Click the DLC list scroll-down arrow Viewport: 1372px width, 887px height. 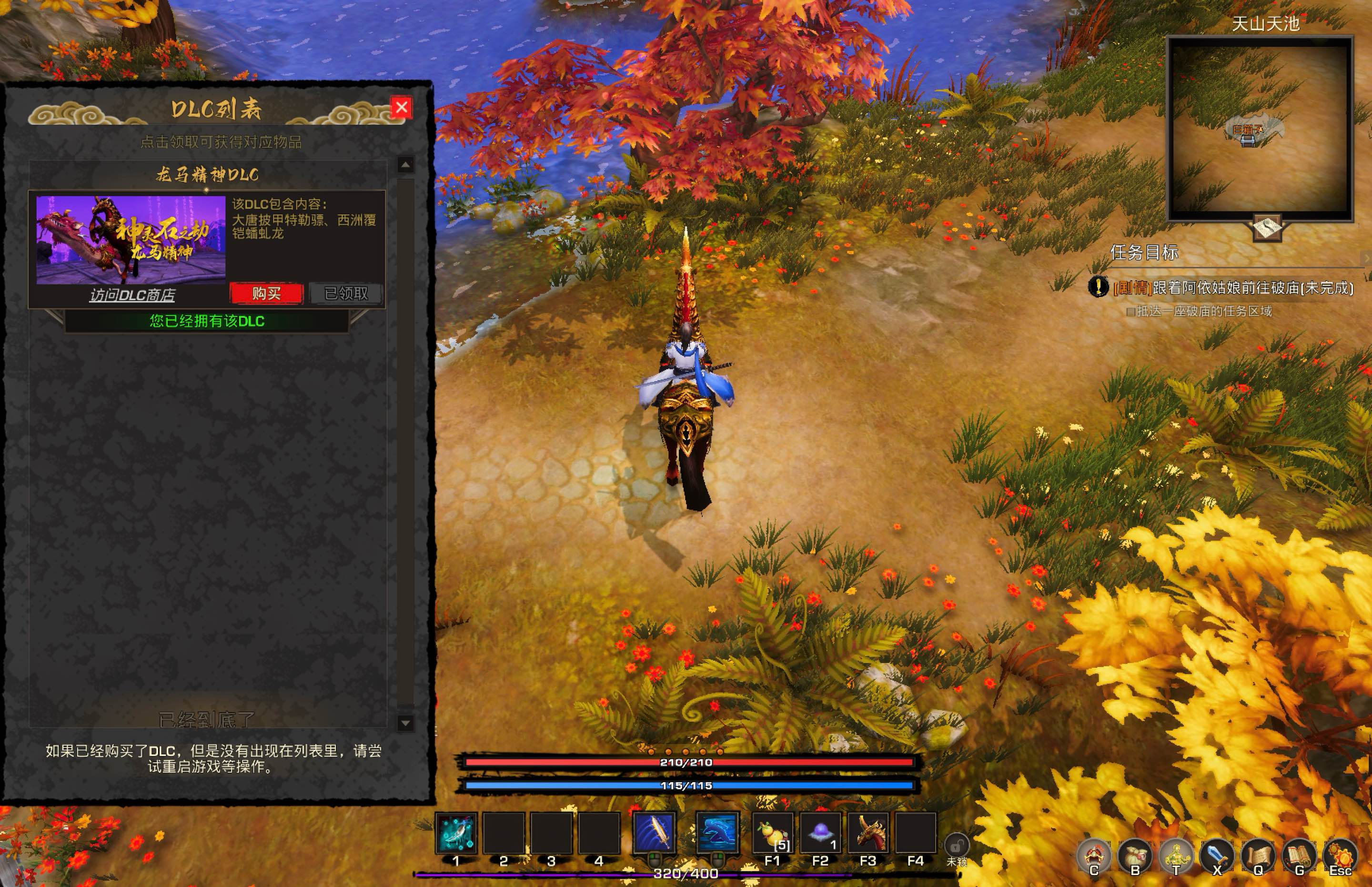click(x=405, y=723)
